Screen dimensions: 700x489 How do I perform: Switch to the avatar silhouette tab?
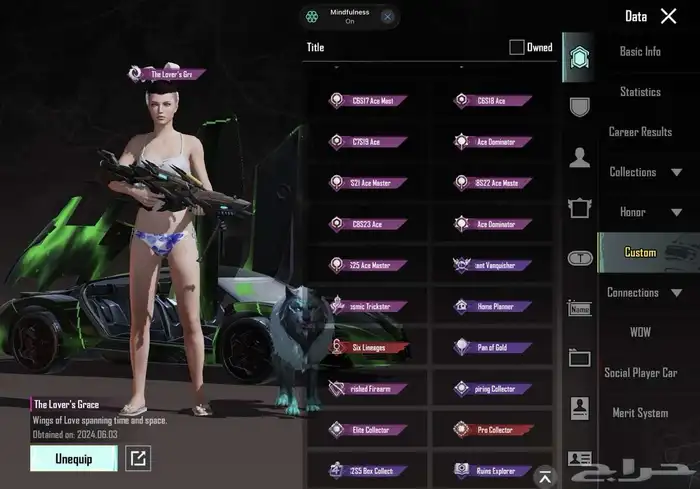tap(579, 157)
